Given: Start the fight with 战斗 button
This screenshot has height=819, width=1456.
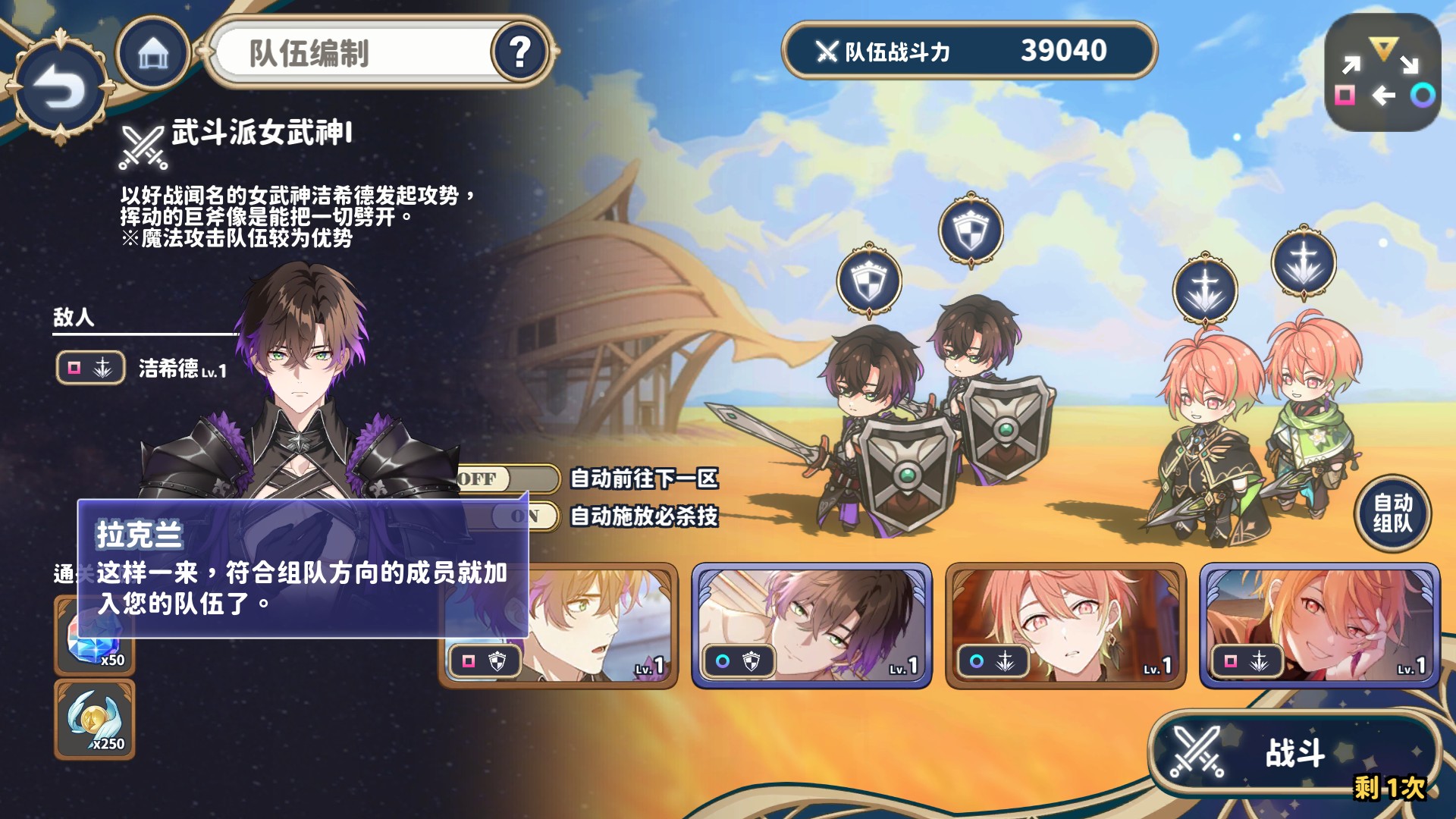Looking at the screenshot, I should click(x=1294, y=753).
